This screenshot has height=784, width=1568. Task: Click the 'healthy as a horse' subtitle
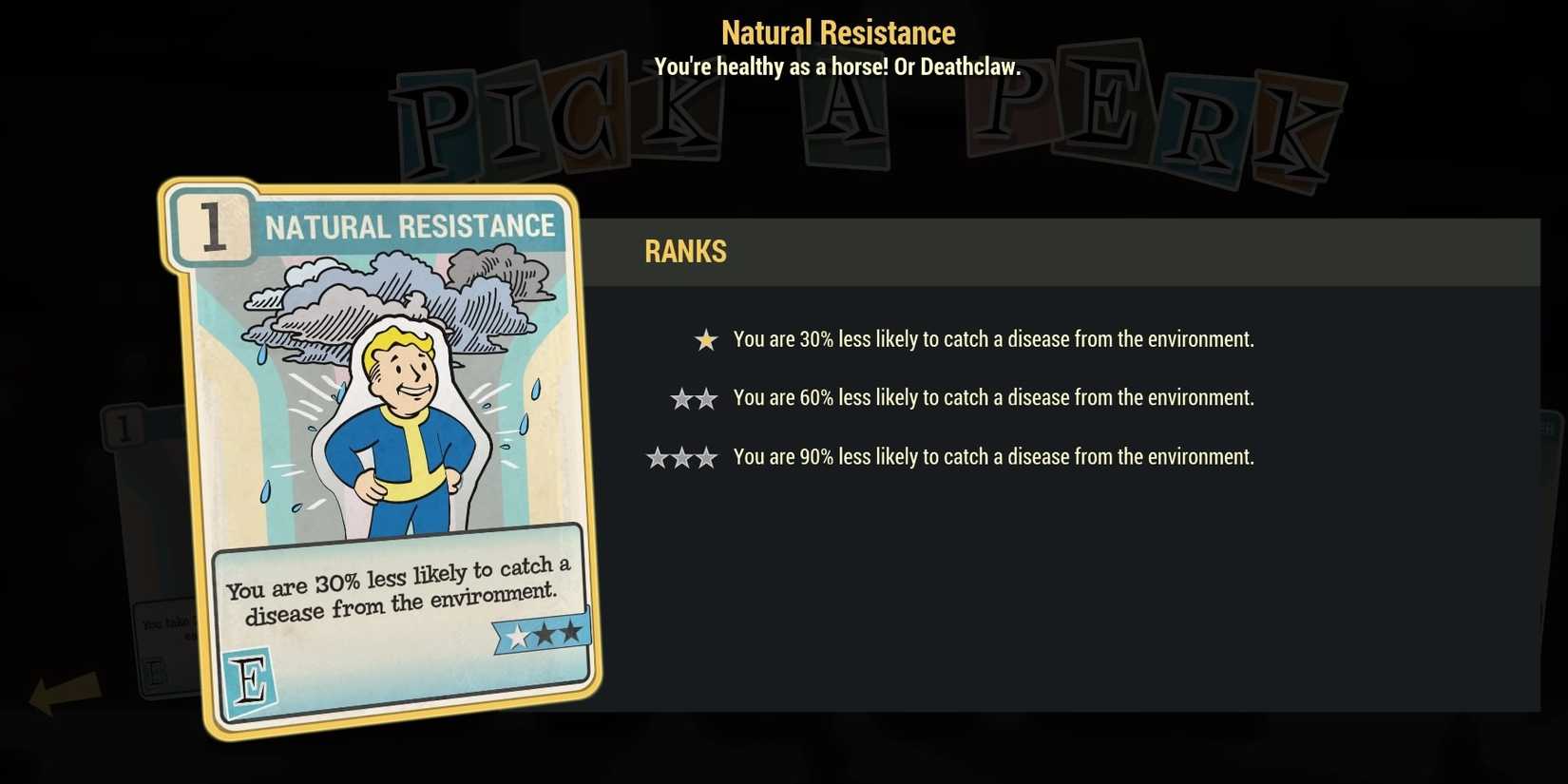837,67
